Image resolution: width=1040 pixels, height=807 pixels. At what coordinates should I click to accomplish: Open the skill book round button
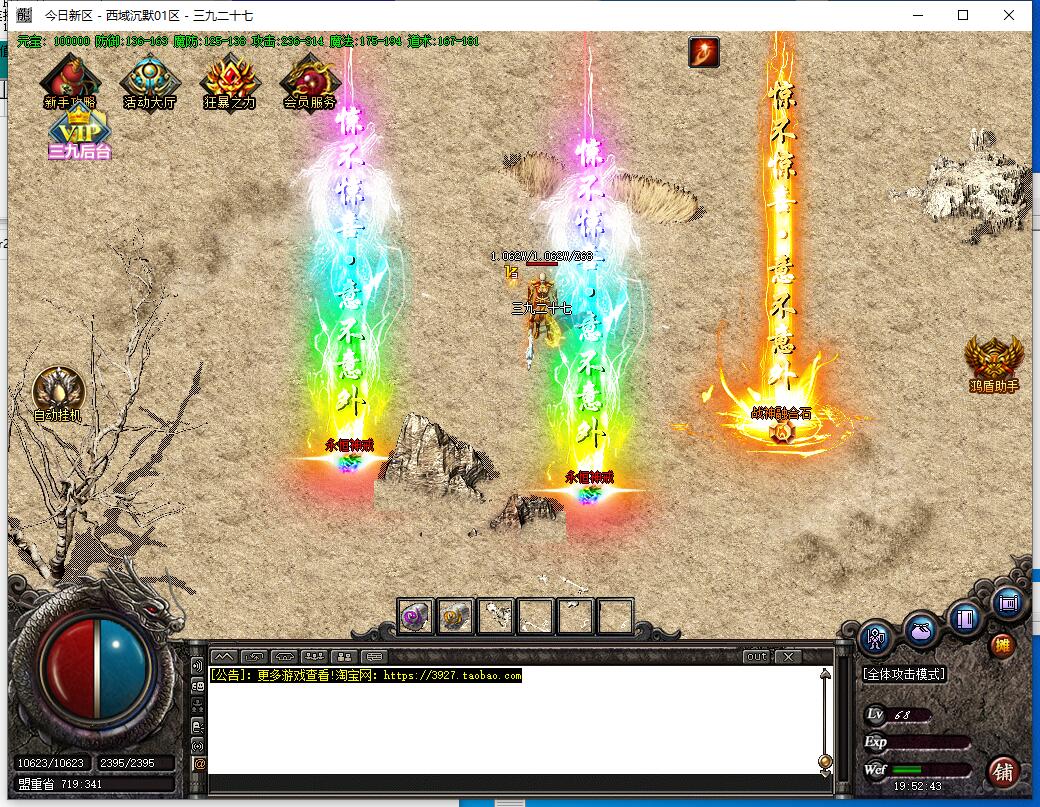(965, 618)
